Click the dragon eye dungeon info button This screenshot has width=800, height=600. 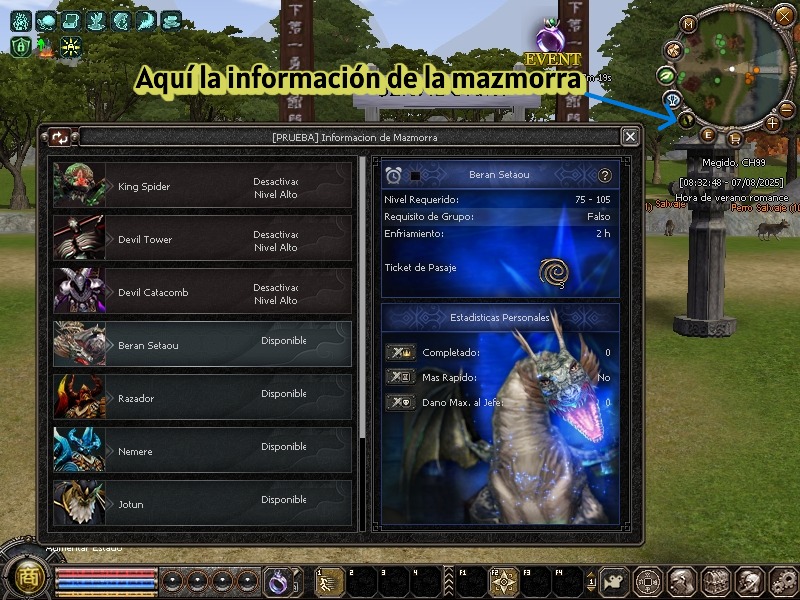687,120
